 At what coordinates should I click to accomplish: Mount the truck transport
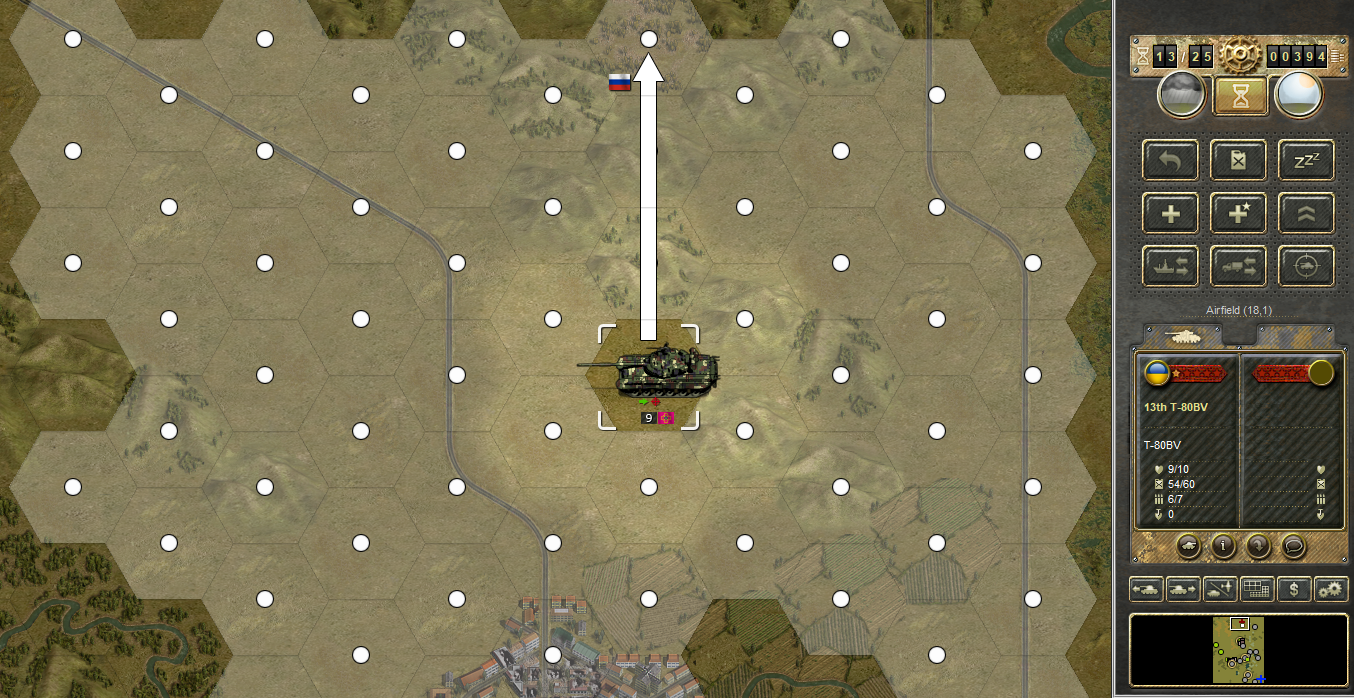point(1239,265)
